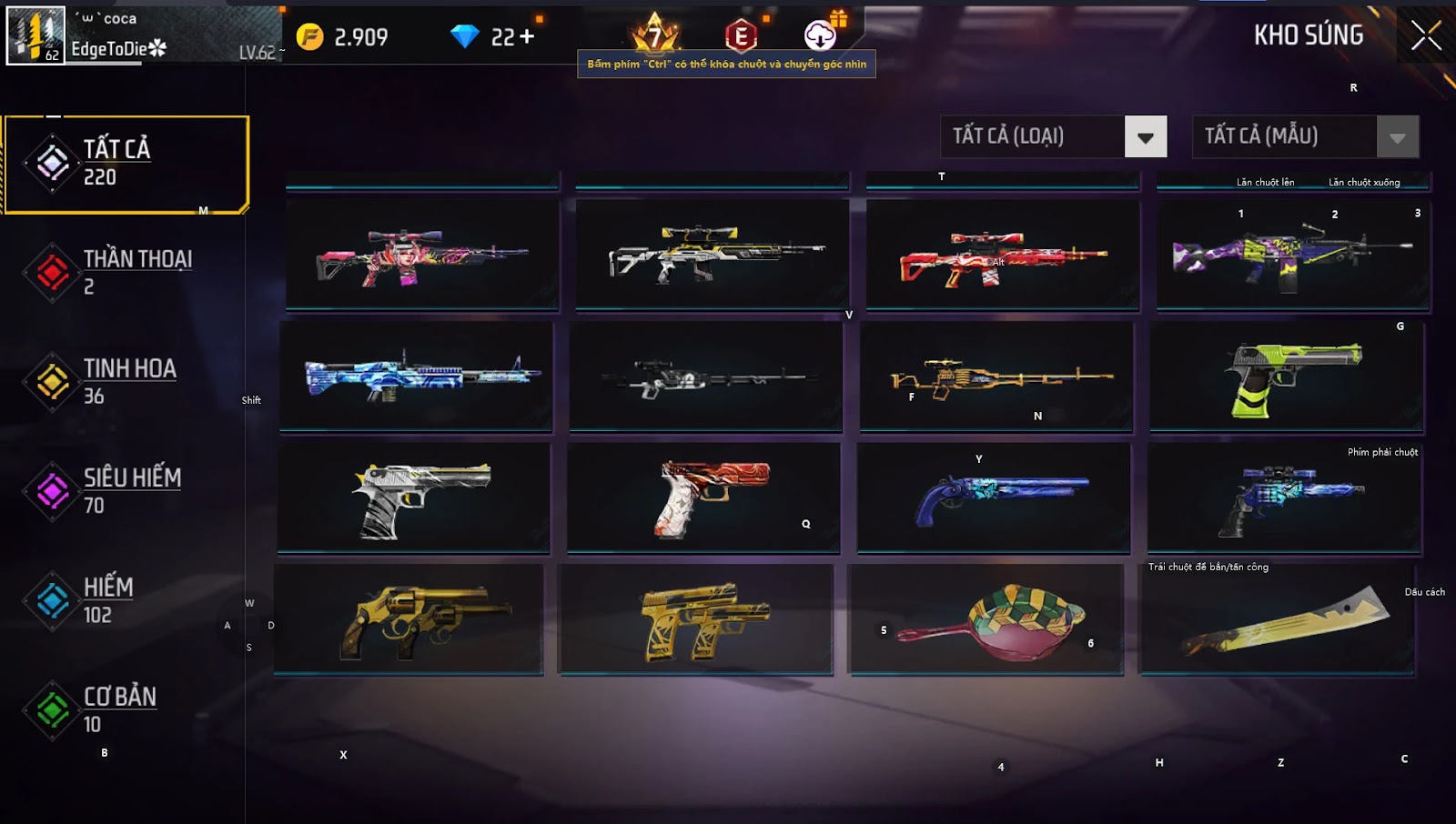Screen dimensions: 1456x824
Task: Pick the white tiger-stripe pistol skin
Action: (414, 497)
